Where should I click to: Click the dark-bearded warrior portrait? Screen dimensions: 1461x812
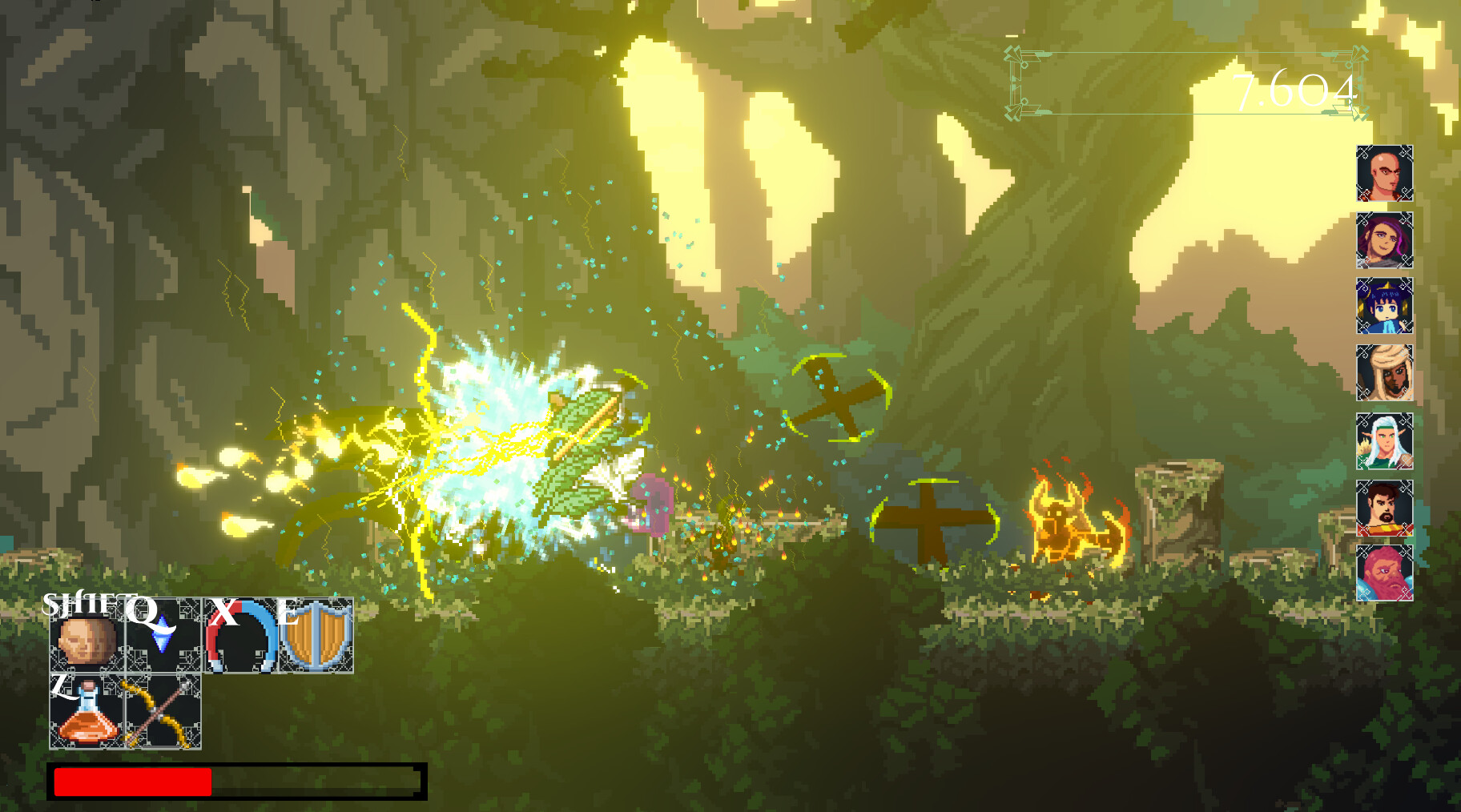(x=1383, y=509)
